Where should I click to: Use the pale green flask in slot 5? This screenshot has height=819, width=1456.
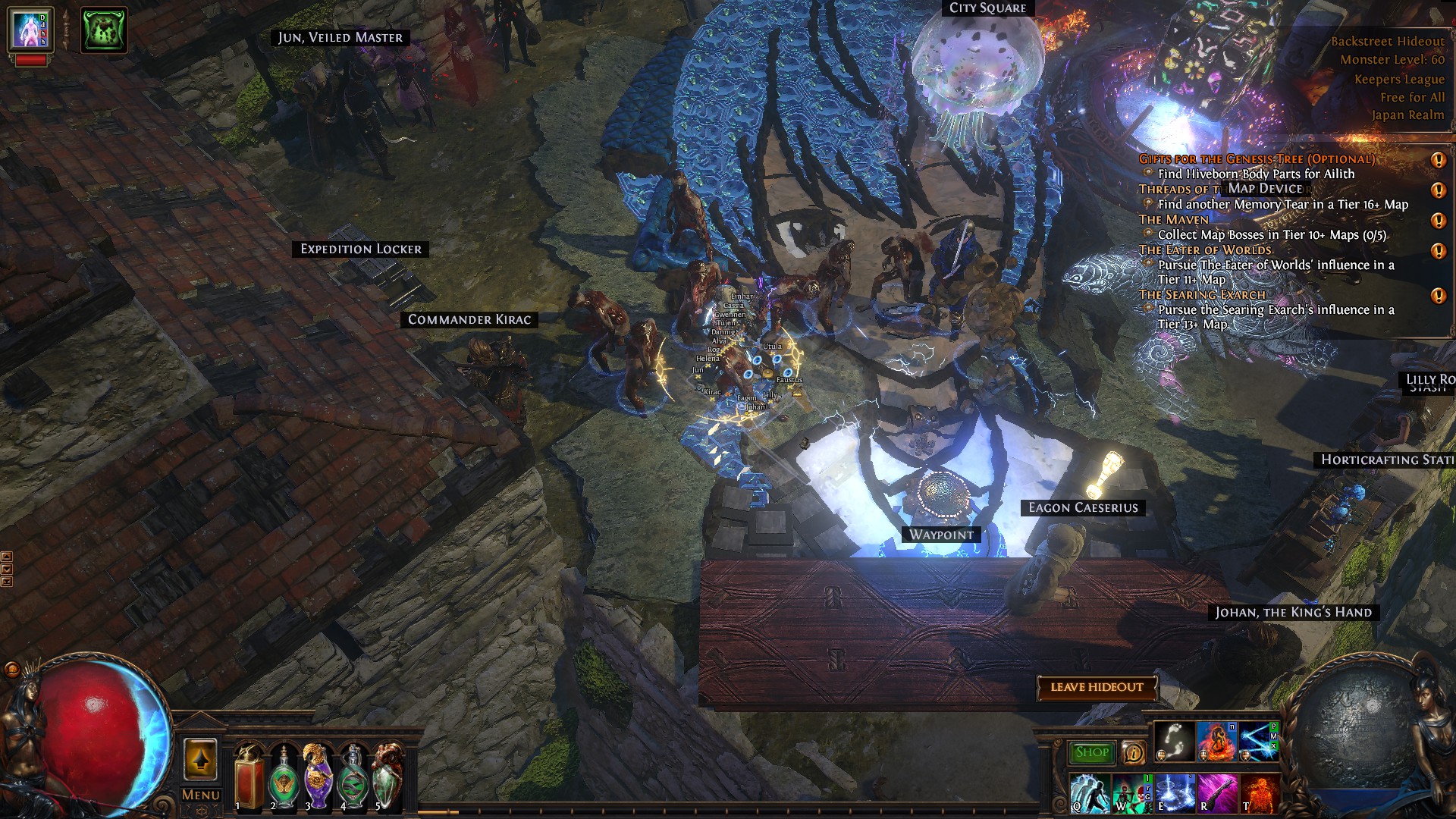pos(388,779)
